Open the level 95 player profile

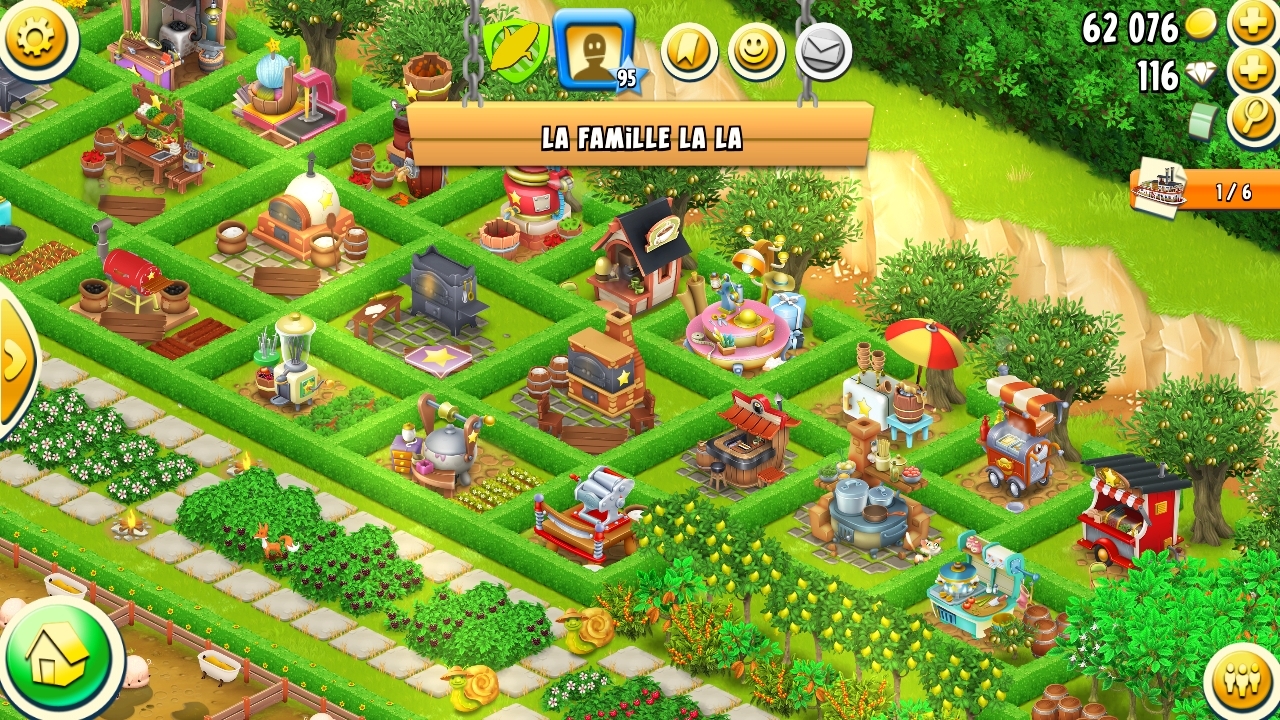[x=595, y=48]
